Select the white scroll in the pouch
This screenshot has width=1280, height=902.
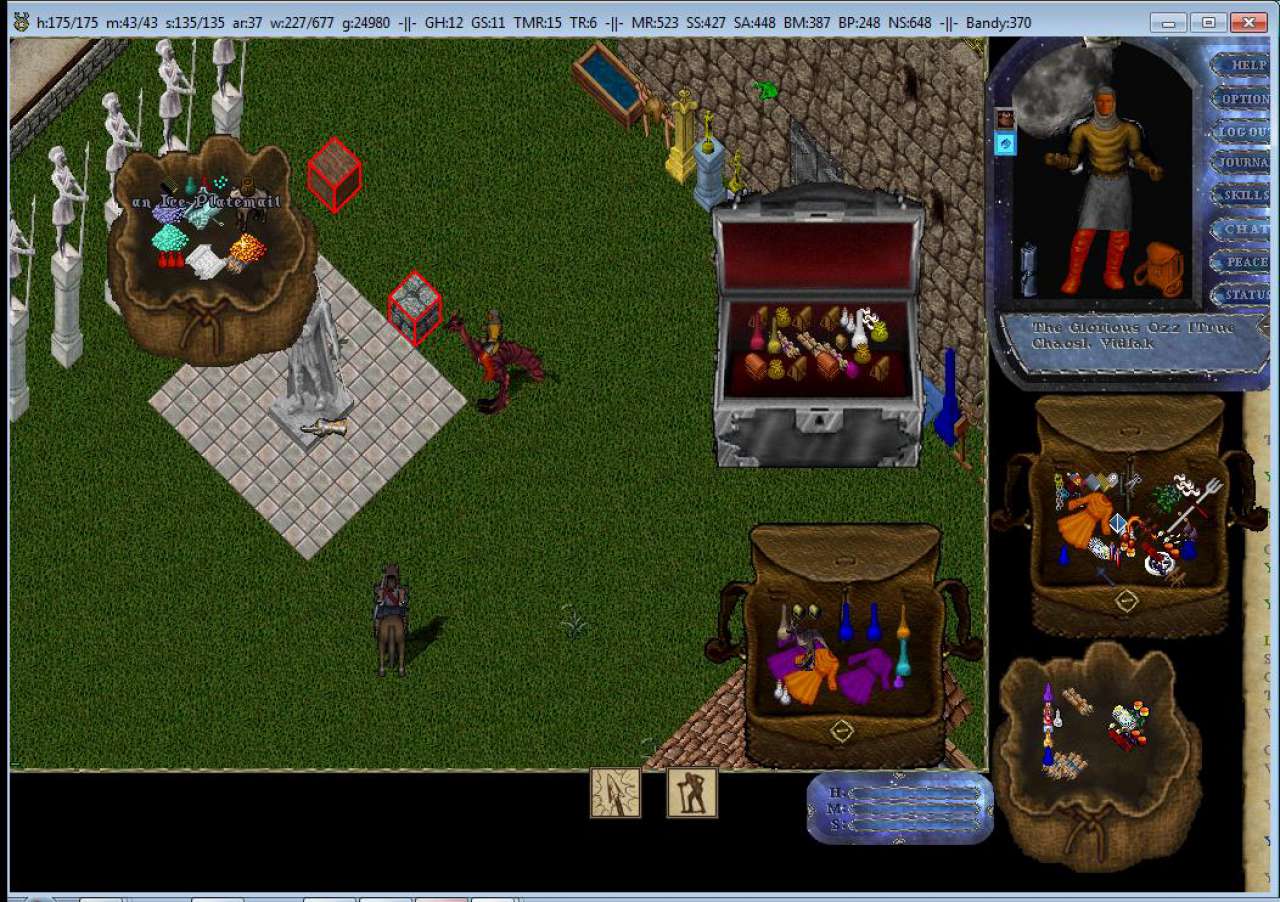[207, 261]
